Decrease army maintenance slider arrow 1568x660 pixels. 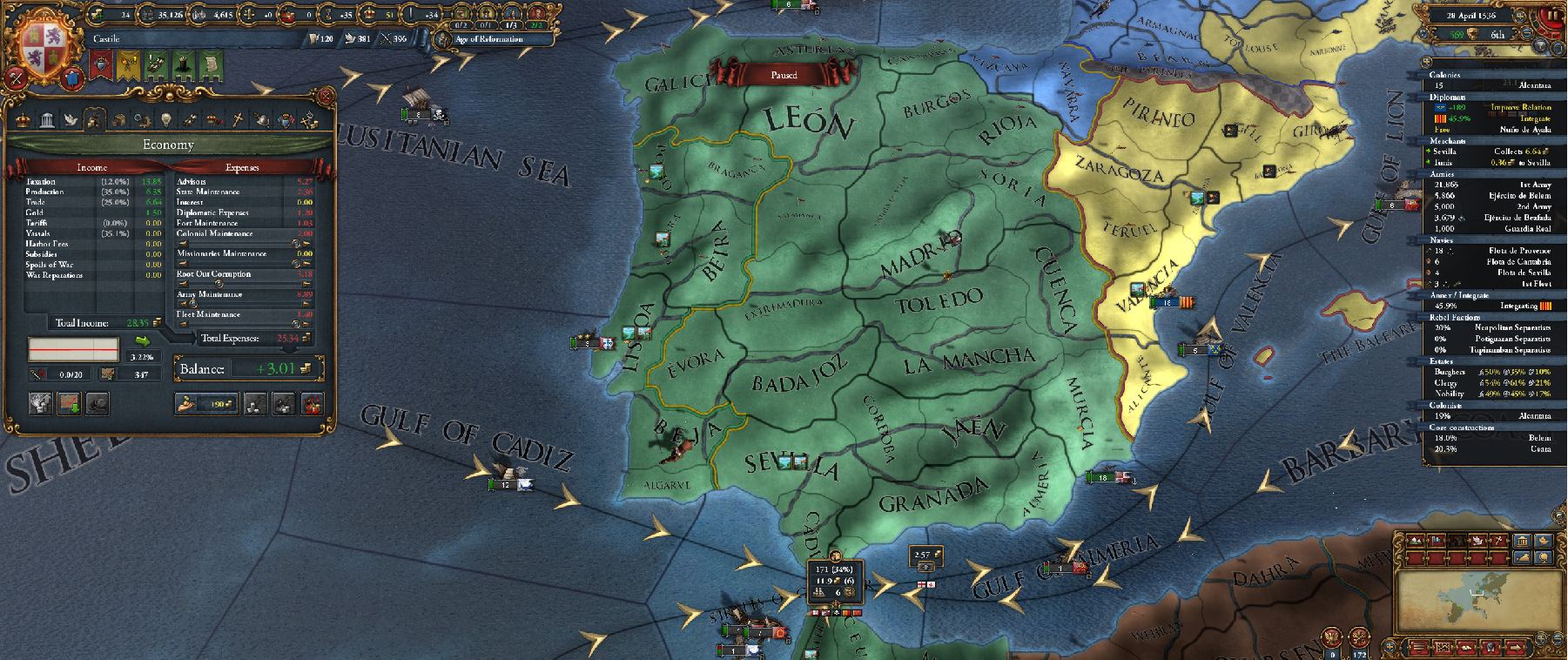182,305
